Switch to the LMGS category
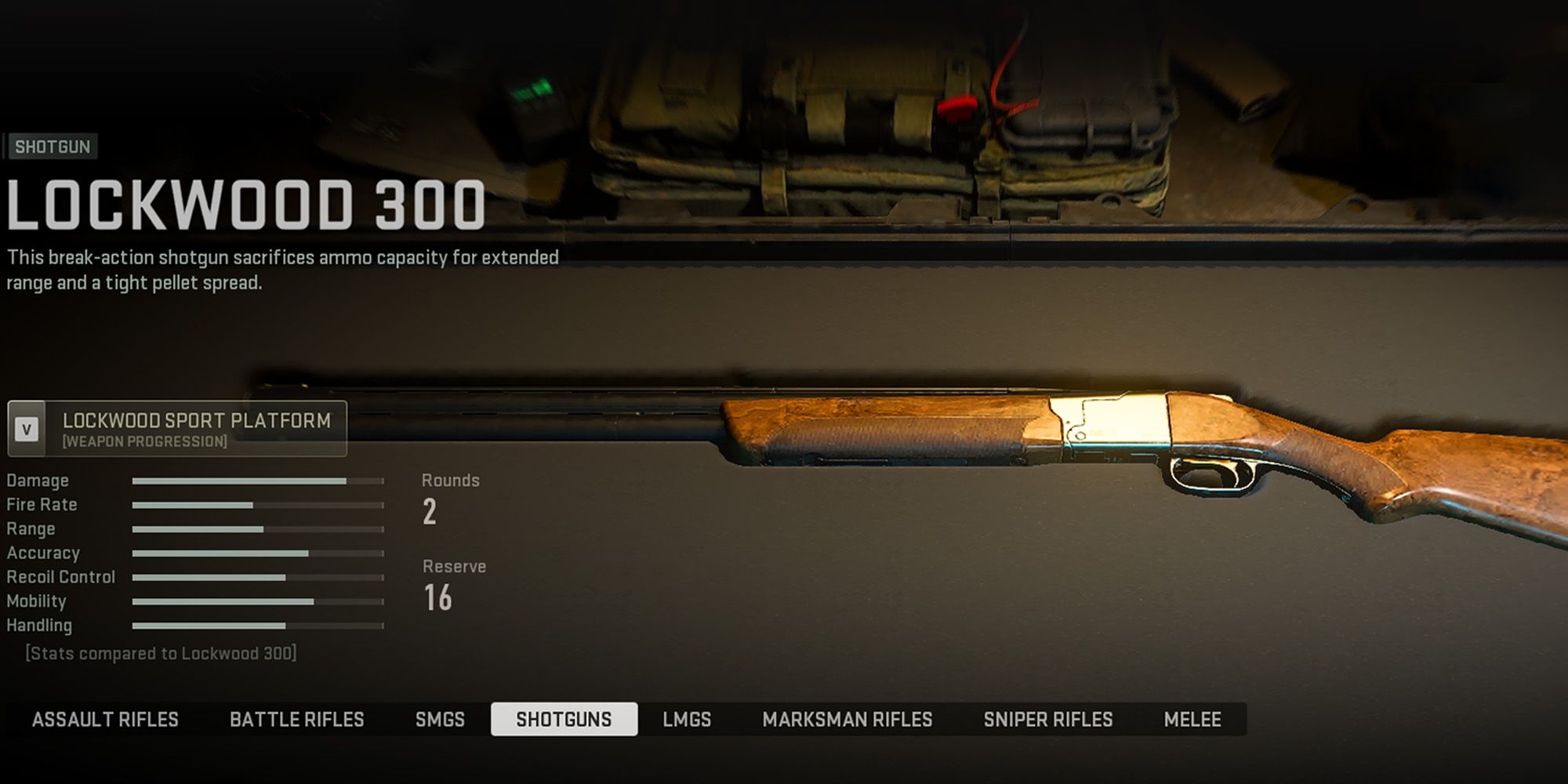The width and height of the screenshot is (1568, 784). pos(685,719)
